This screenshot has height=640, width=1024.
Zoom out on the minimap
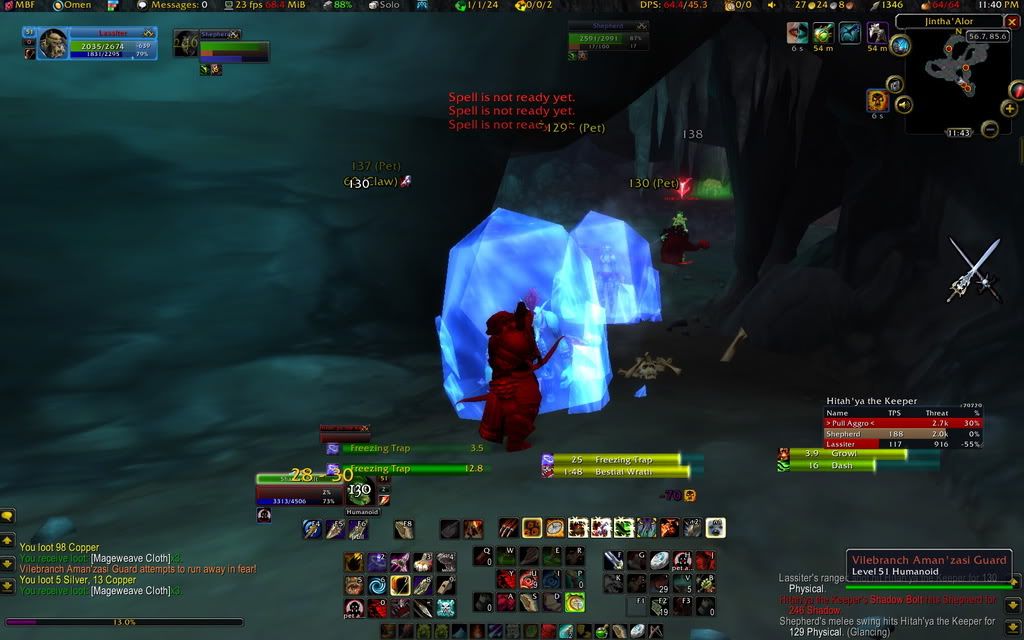[x=990, y=129]
